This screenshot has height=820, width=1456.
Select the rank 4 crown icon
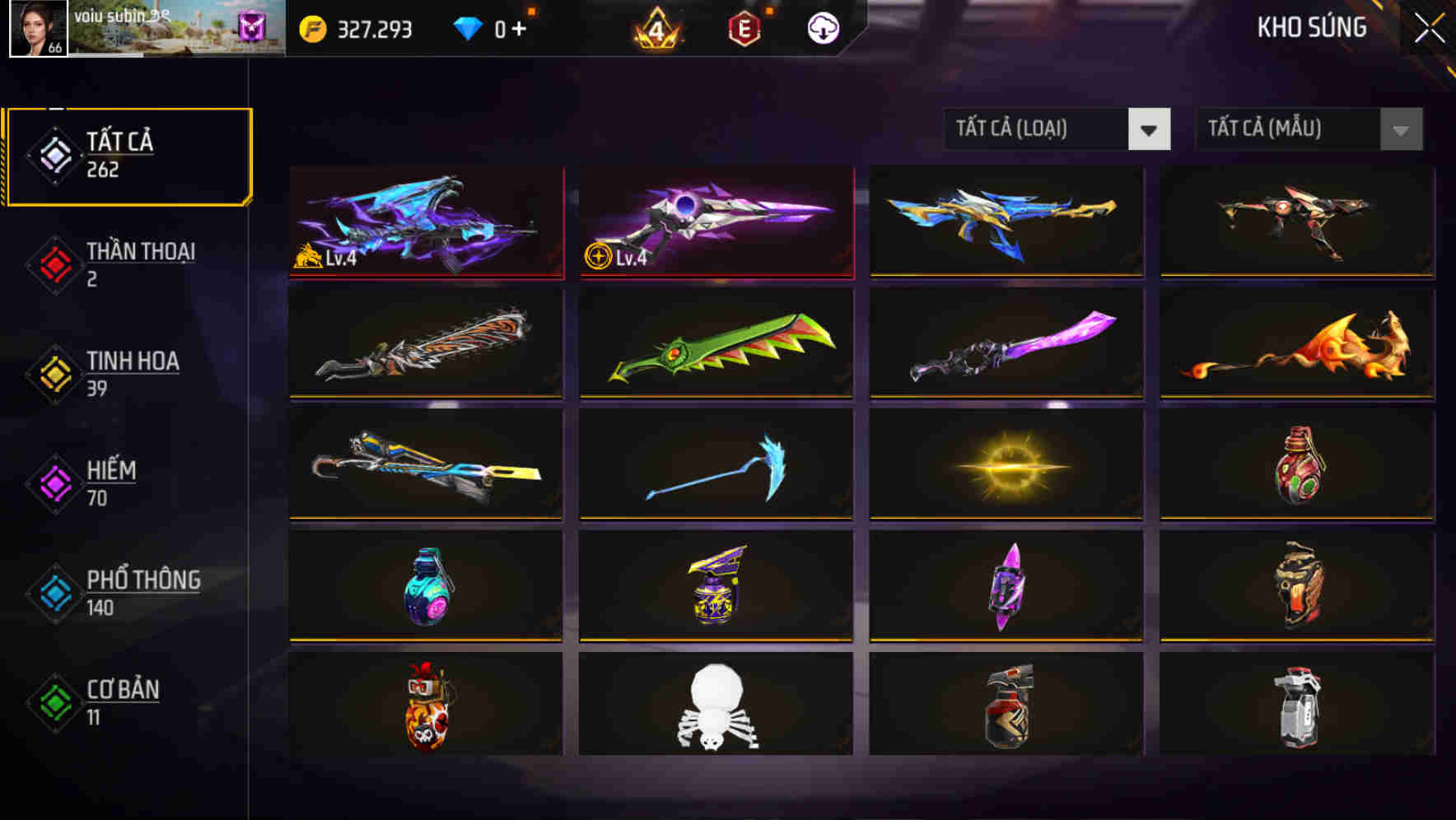click(655, 27)
